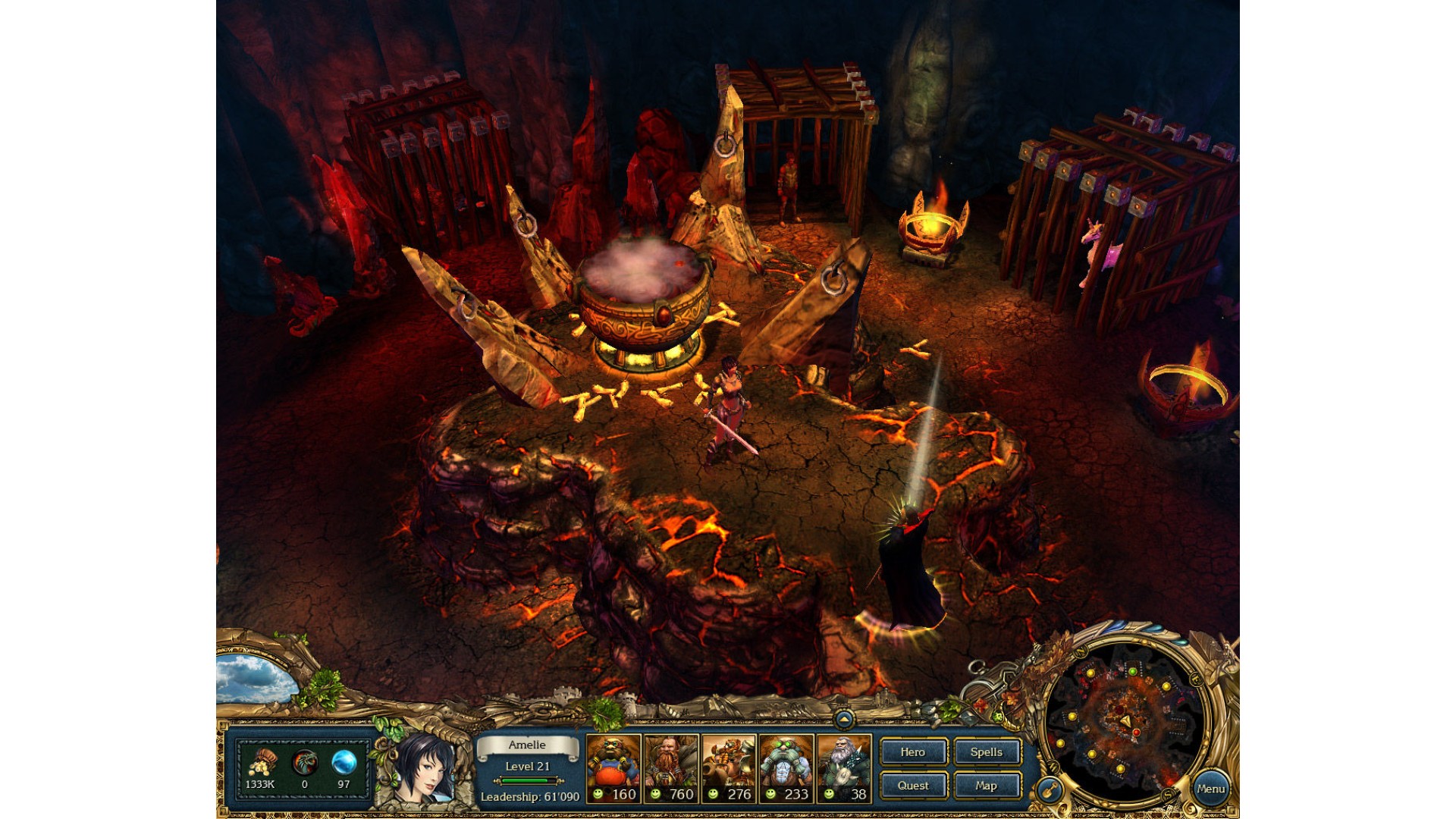Expand the panel with the up arrow

tap(843, 719)
